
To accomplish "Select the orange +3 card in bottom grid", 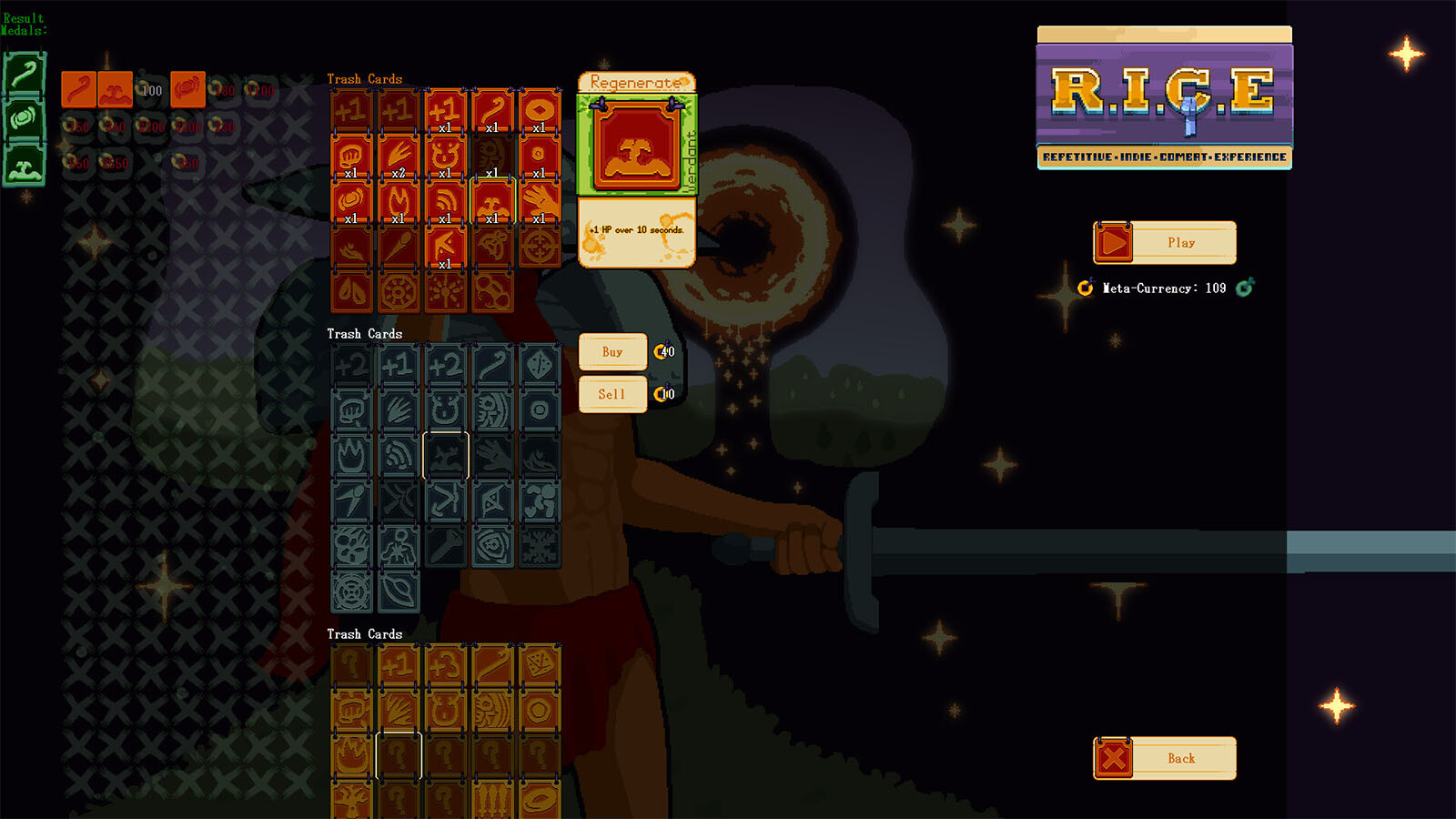I will 445,665.
